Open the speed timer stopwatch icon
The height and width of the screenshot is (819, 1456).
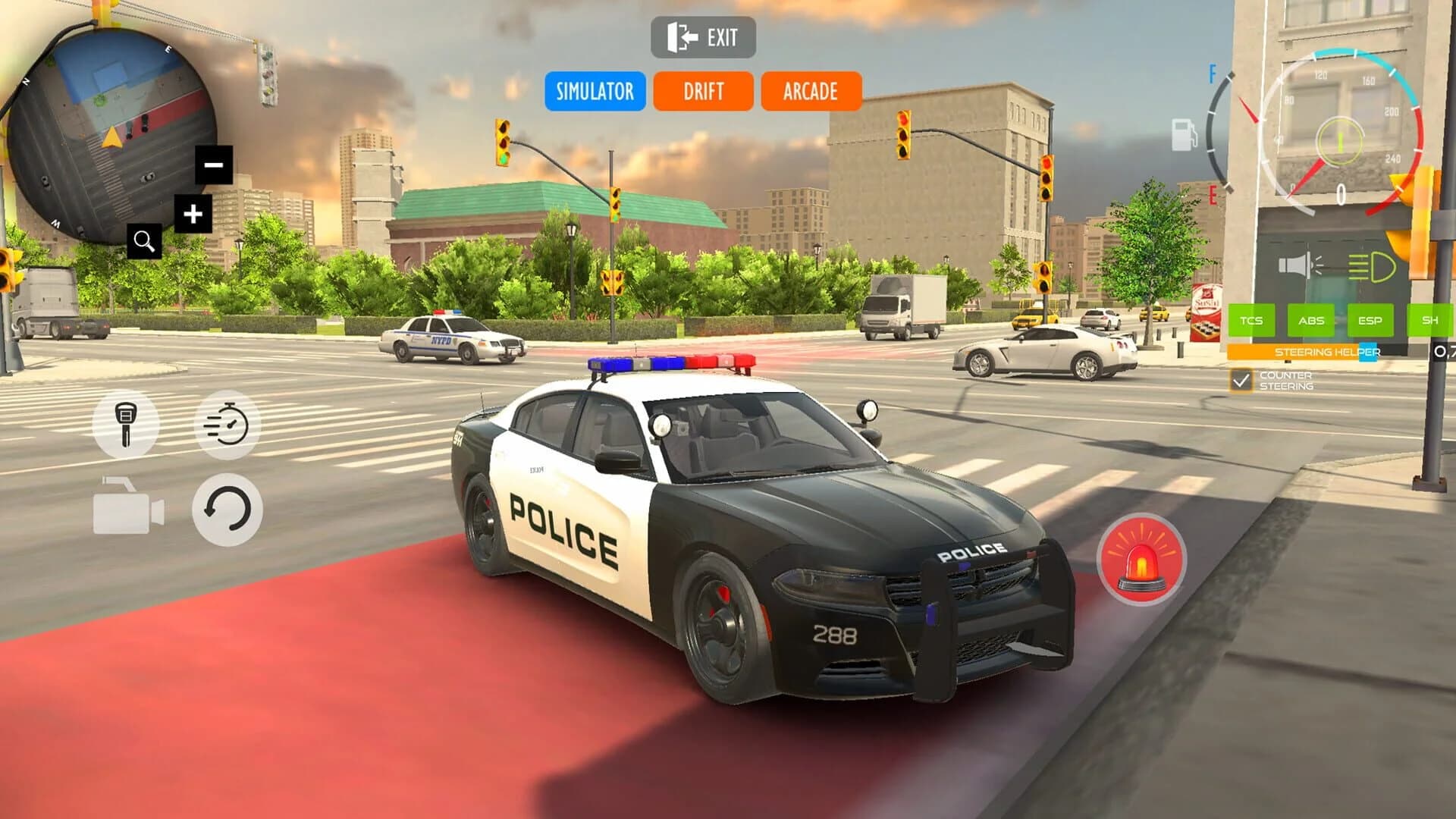(x=228, y=425)
